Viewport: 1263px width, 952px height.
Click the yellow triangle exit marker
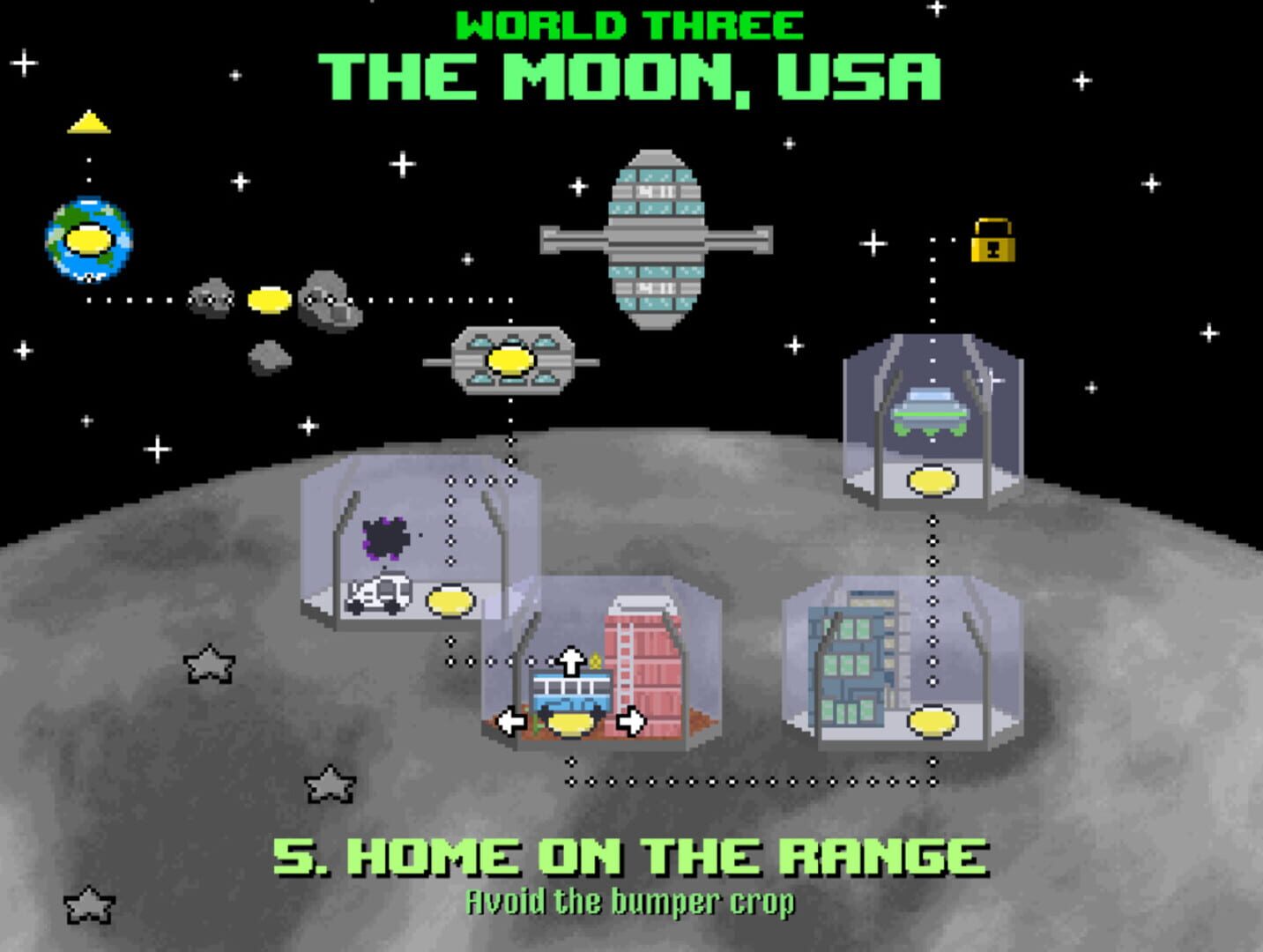(x=88, y=124)
